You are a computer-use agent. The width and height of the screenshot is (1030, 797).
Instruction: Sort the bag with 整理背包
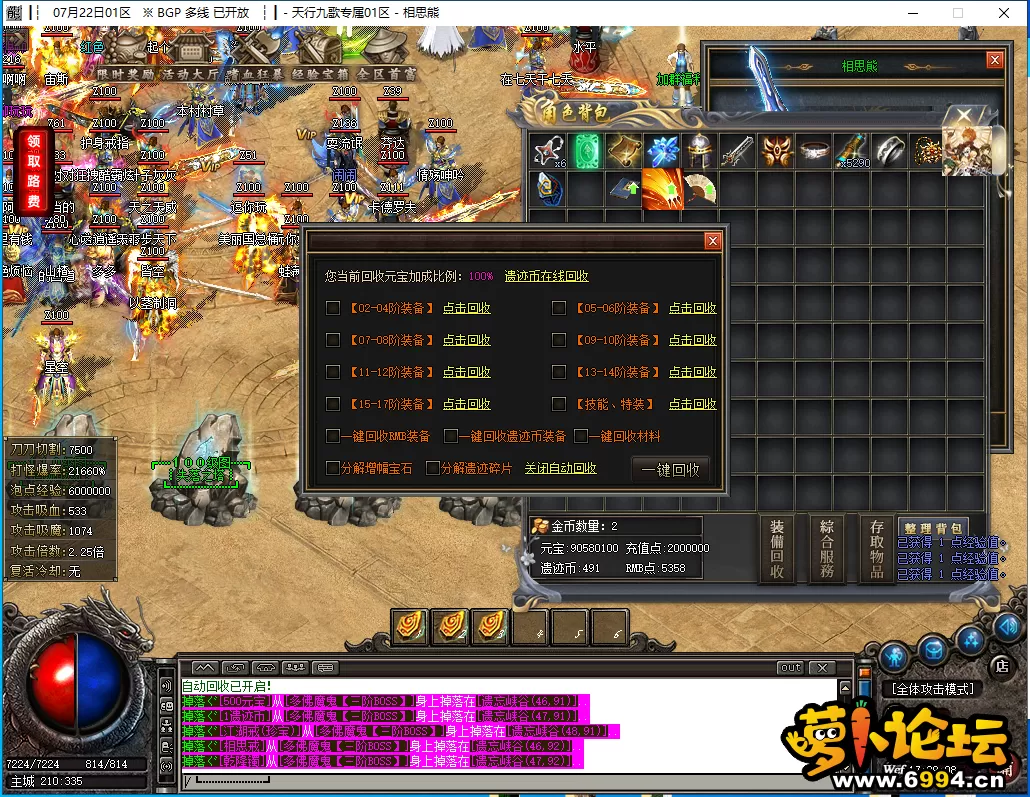tap(932, 528)
